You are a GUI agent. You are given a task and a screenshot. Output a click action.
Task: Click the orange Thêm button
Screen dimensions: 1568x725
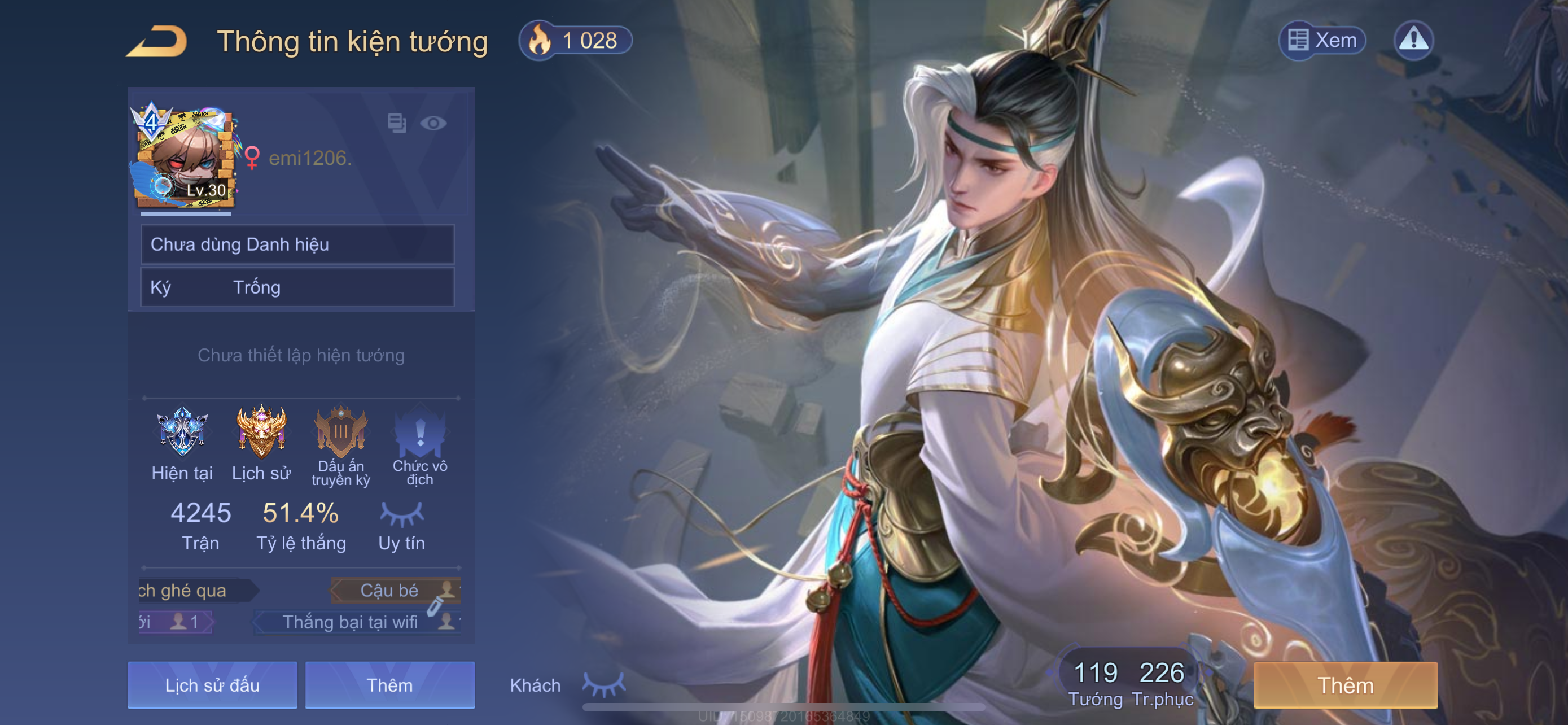[x=1345, y=685]
